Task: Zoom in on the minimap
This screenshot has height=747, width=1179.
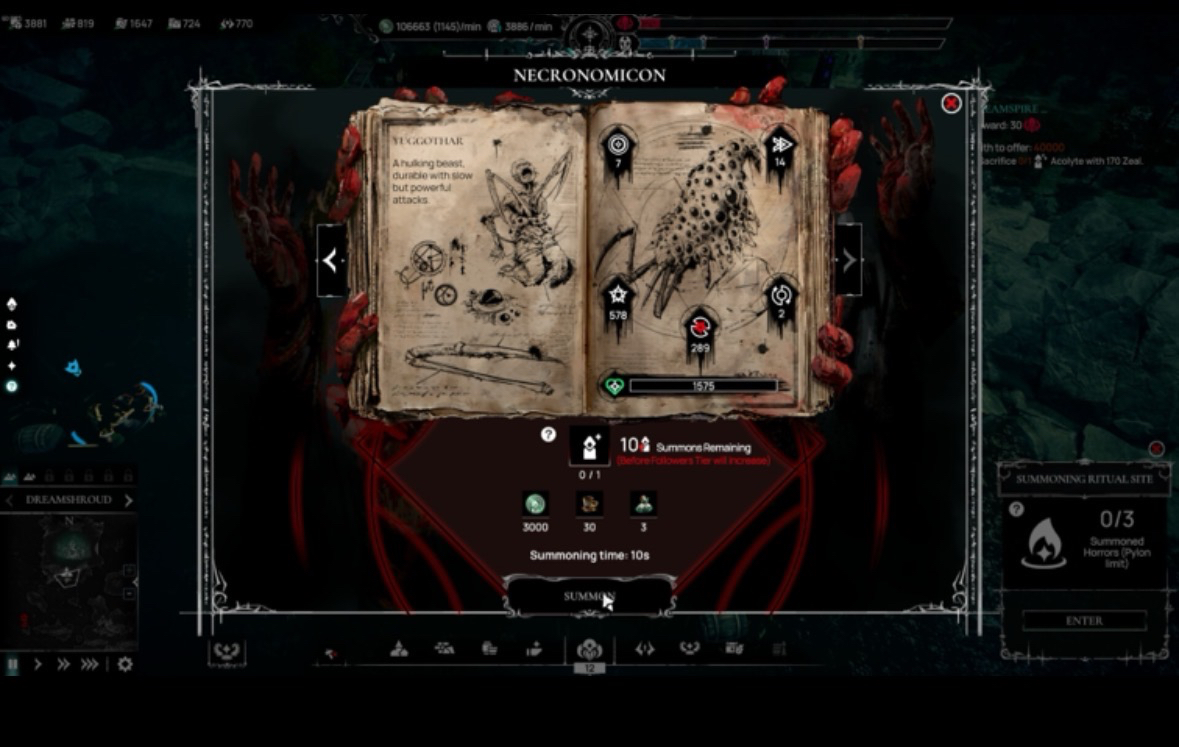Action: [129, 571]
